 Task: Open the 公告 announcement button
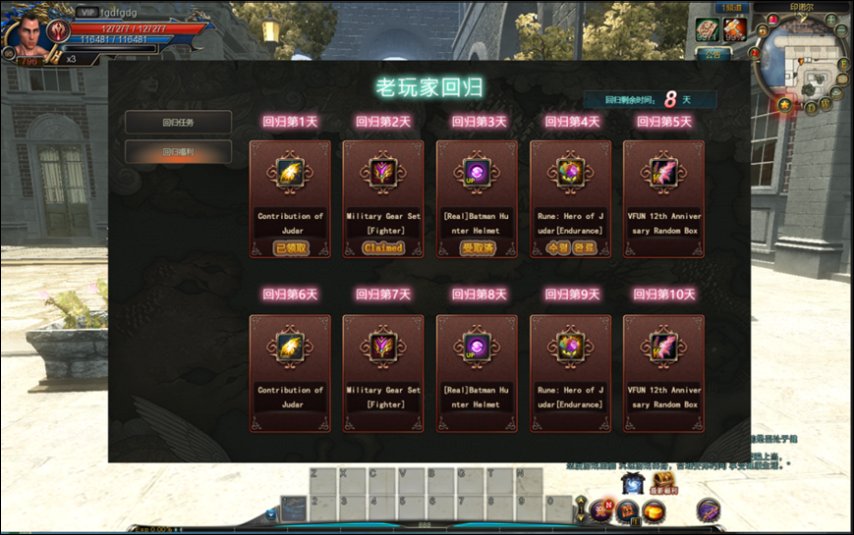712,54
